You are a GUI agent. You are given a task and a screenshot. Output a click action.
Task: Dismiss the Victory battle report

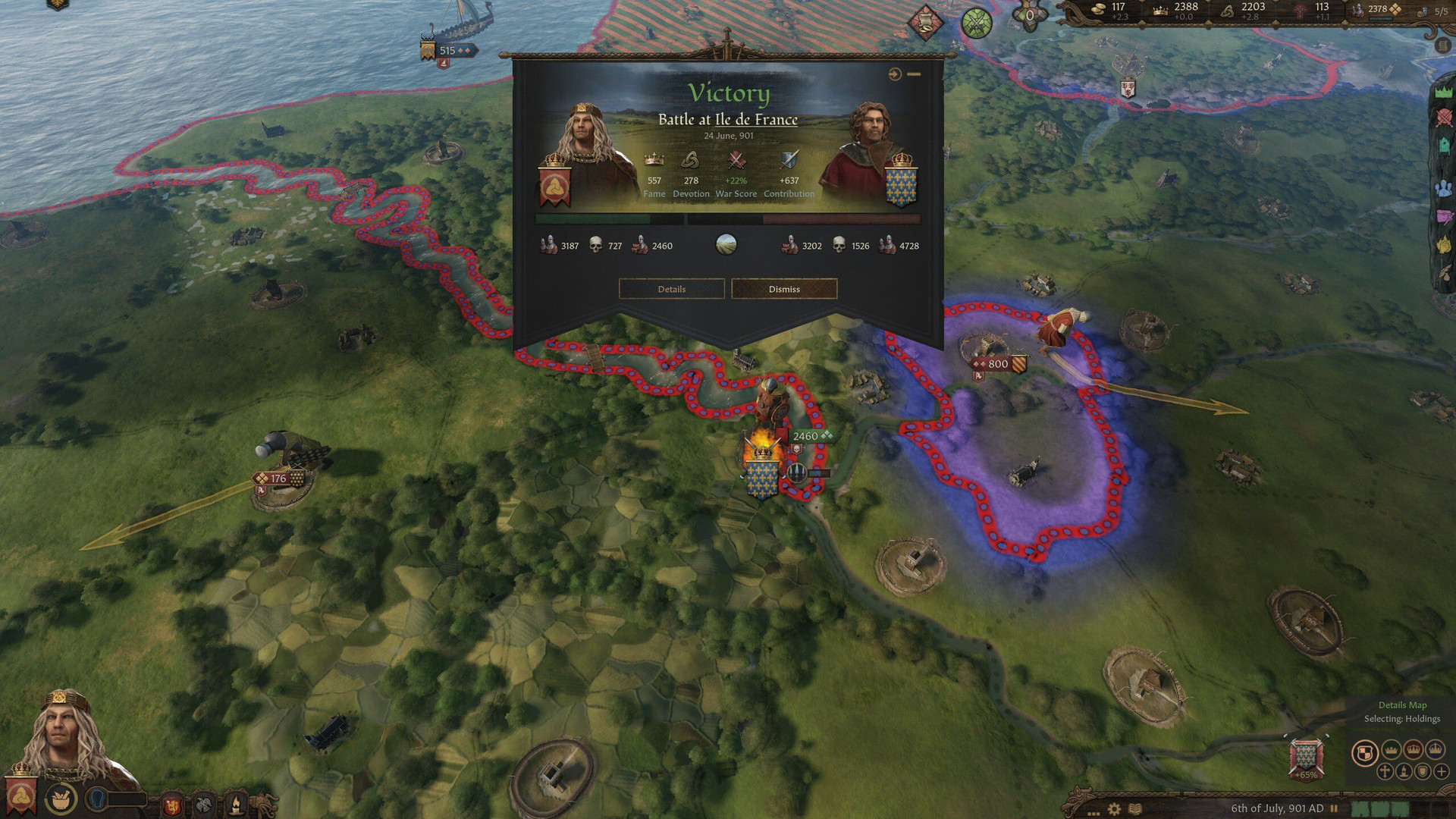784,289
